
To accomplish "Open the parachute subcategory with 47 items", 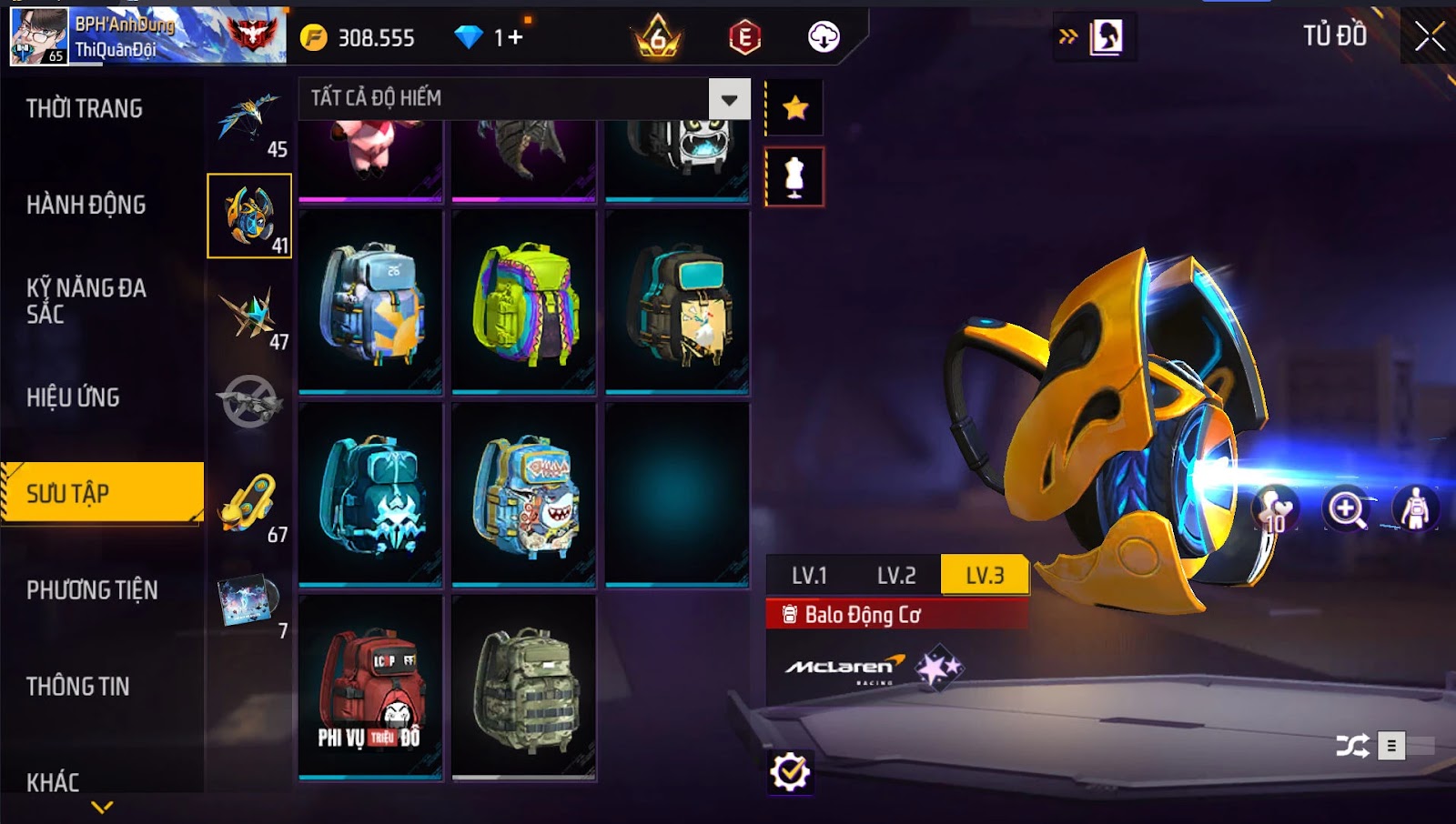I will tap(249, 314).
